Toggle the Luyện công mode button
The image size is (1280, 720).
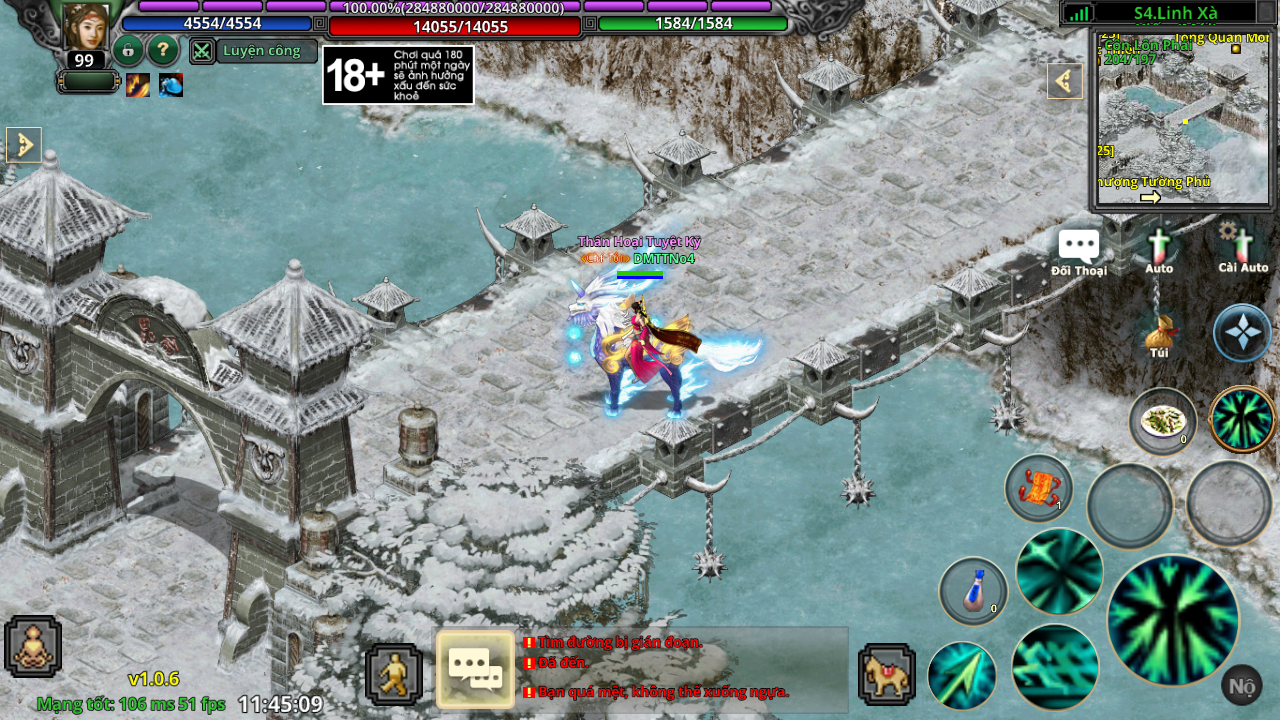(255, 51)
